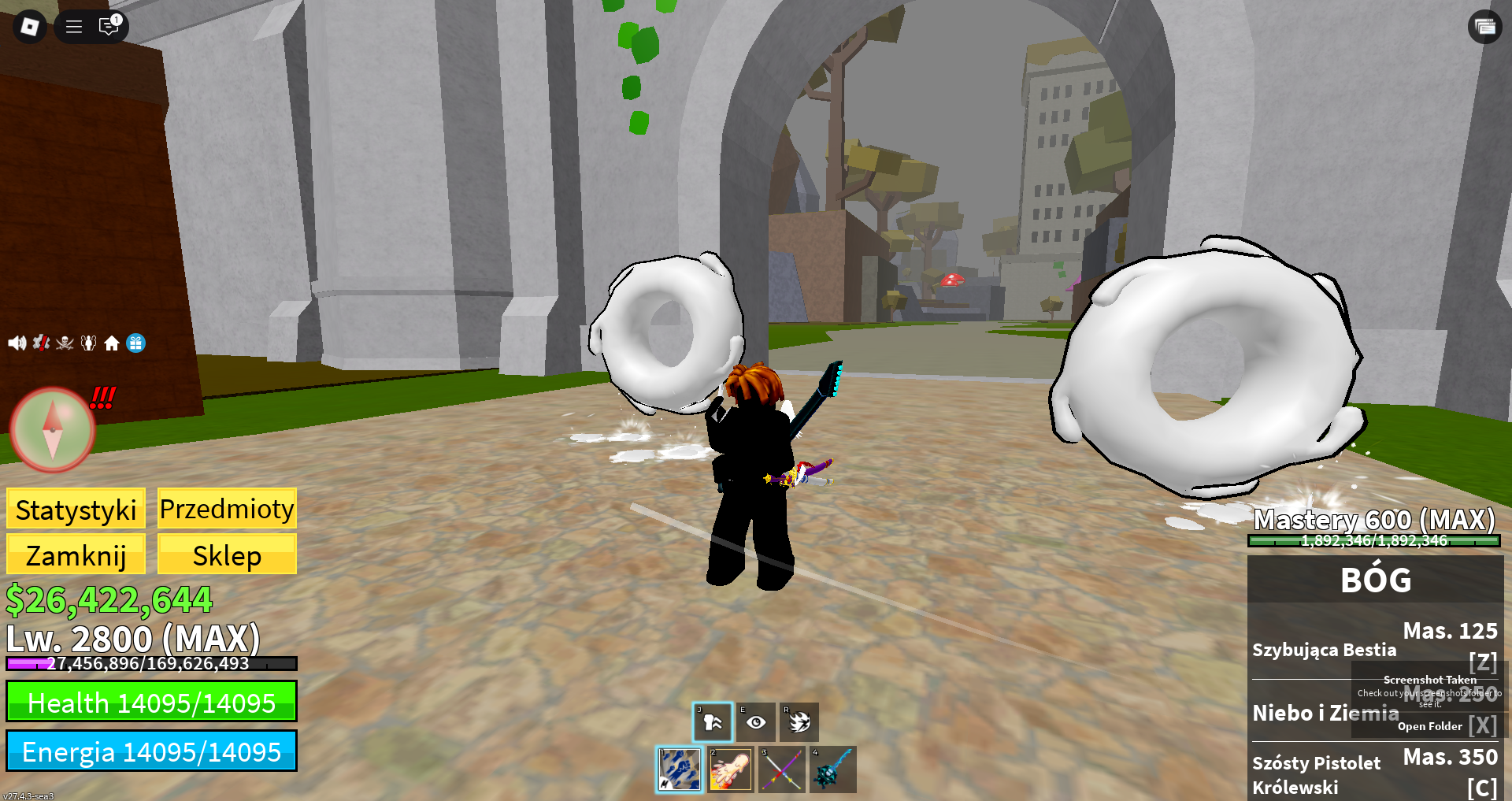This screenshot has height=801, width=1512.
Task: Select the blue fists fighting style slot
Action: point(680,769)
